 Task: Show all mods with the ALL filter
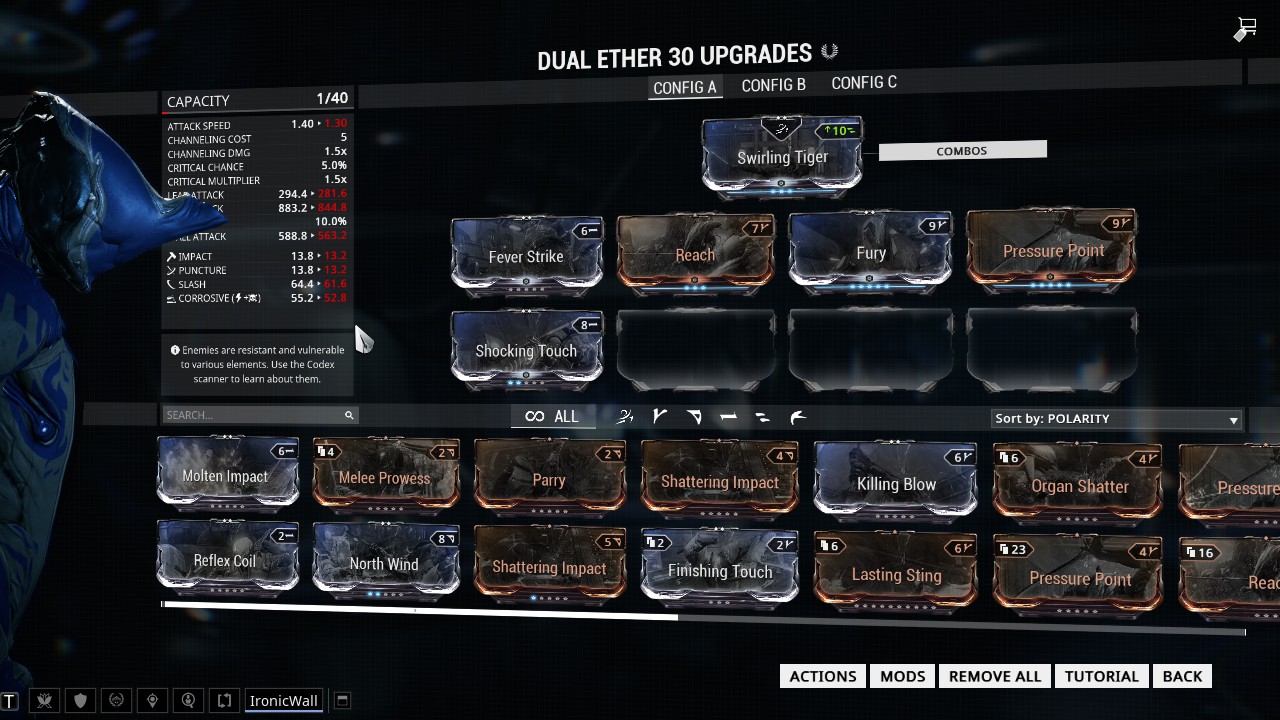(x=552, y=417)
